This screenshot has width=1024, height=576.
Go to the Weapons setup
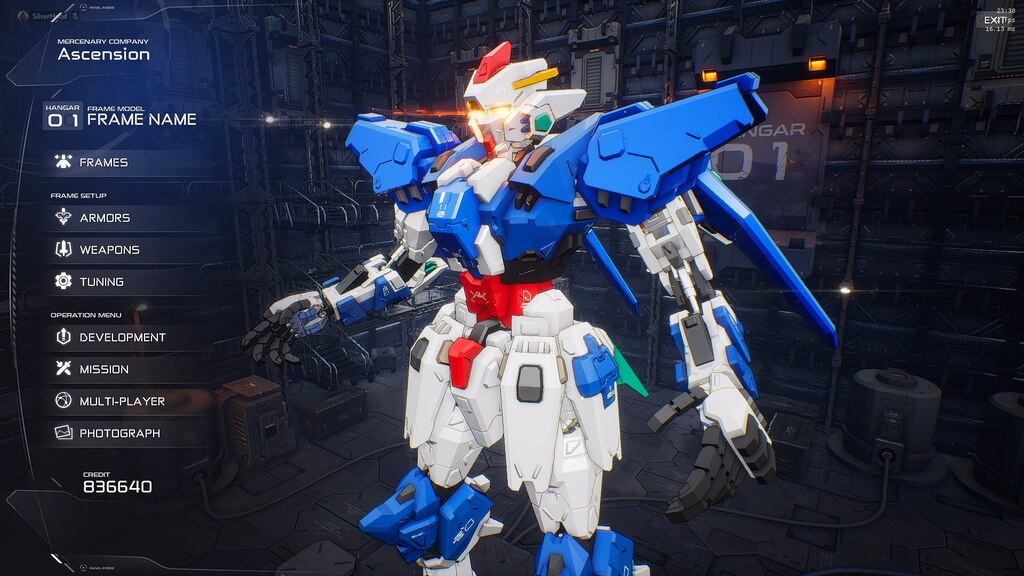(108, 250)
